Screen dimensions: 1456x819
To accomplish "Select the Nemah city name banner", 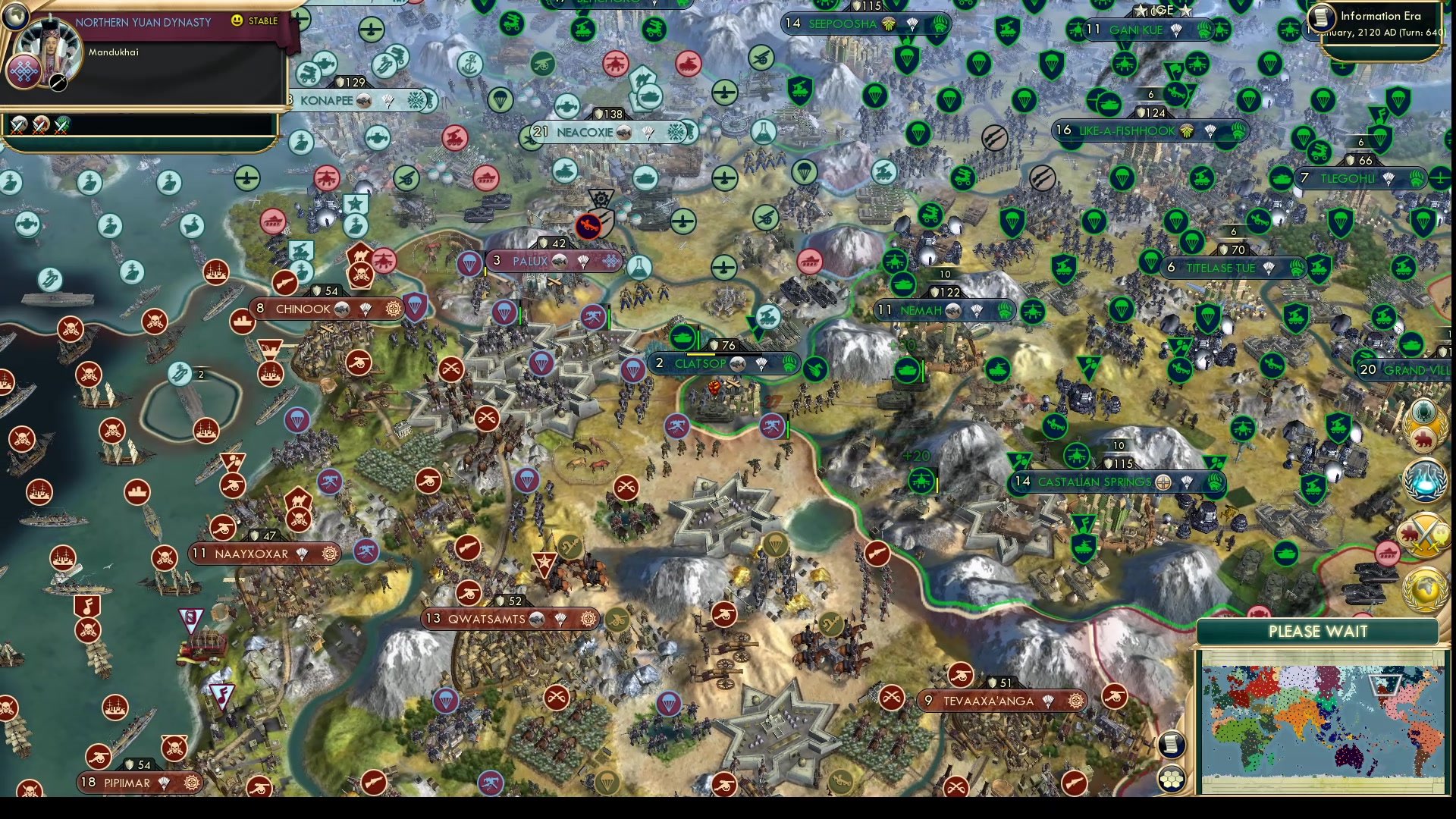I will click(x=921, y=310).
